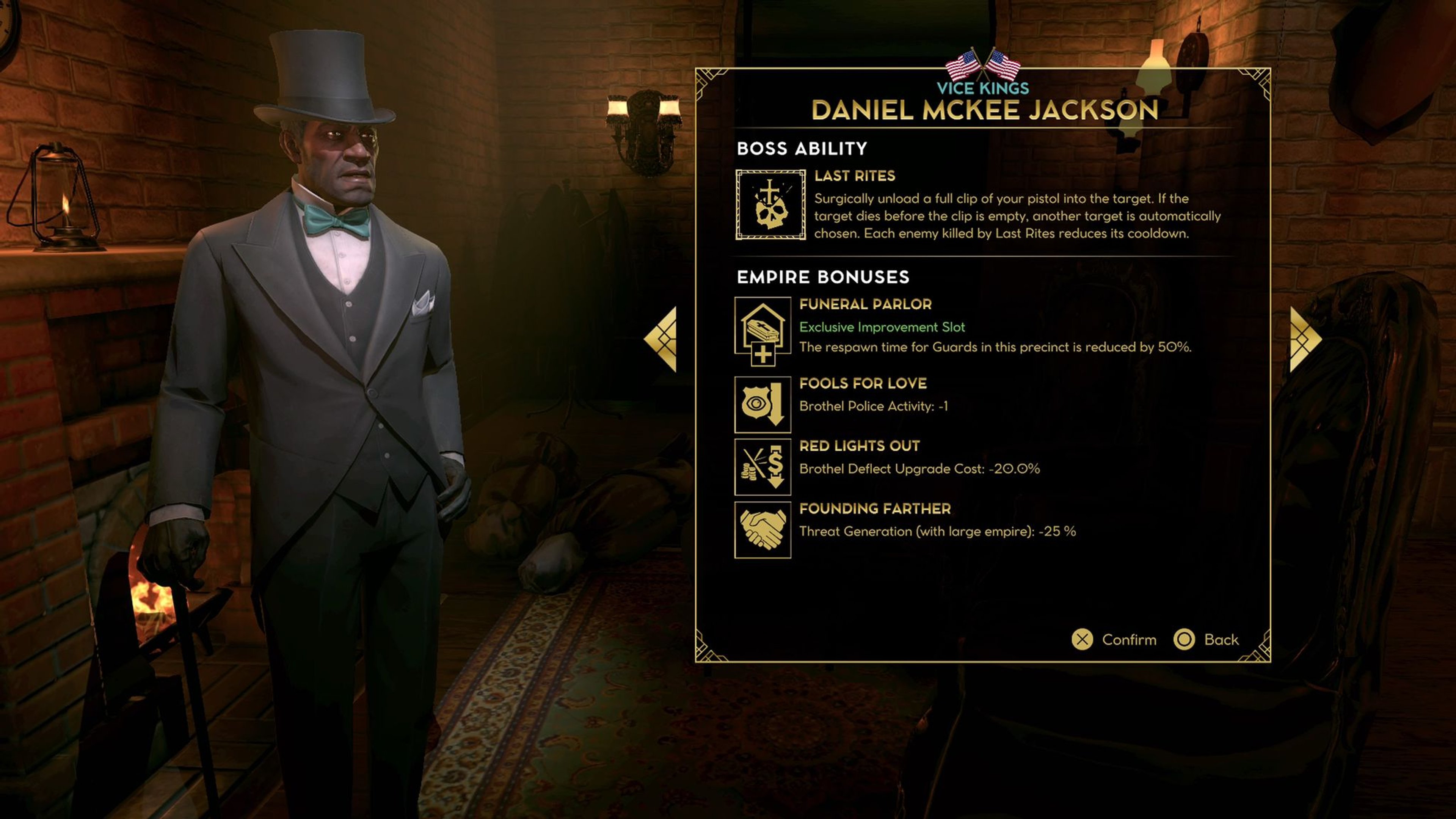Screen dimensions: 1456x819
Task: Expand the Boss Ability section
Action: point(803,149)
